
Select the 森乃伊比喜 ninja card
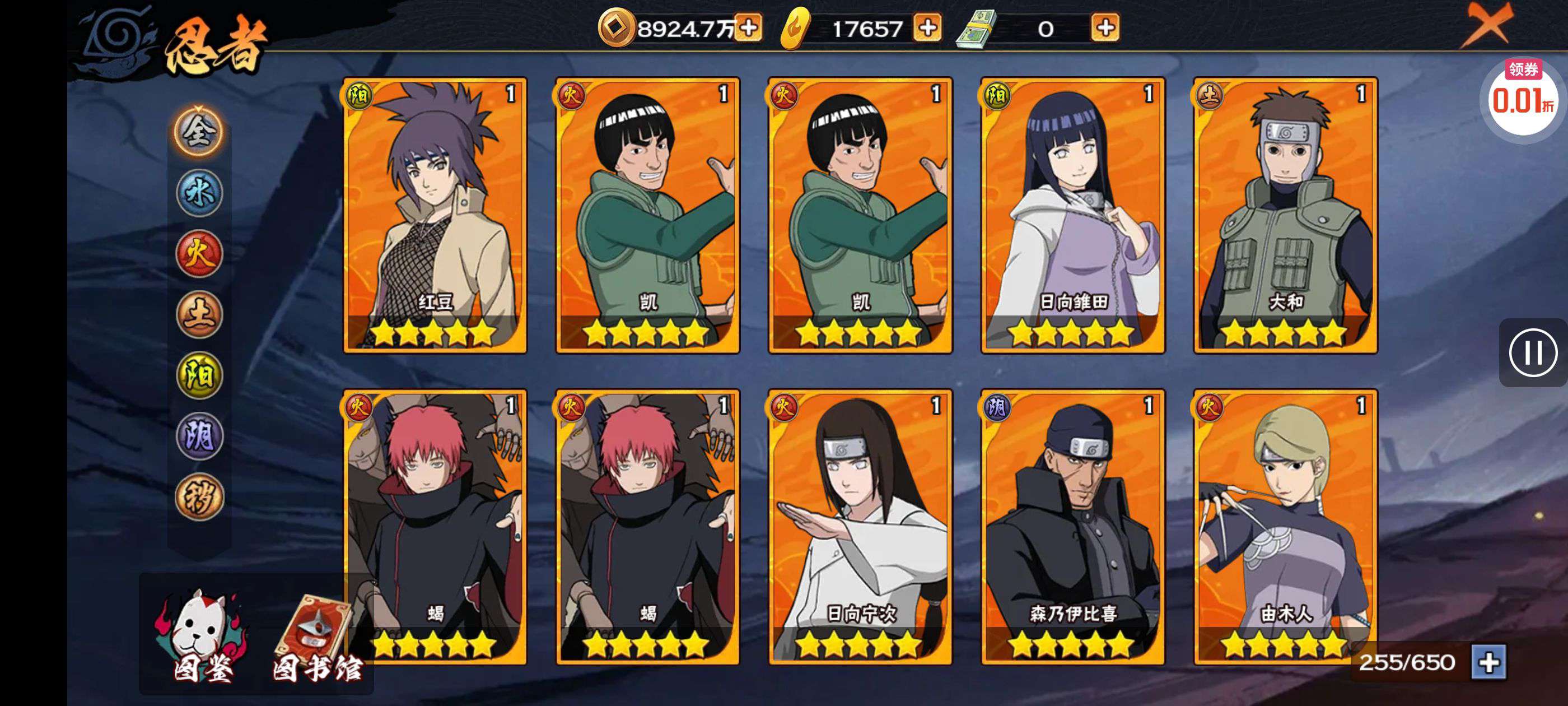tap(1072, 527)
